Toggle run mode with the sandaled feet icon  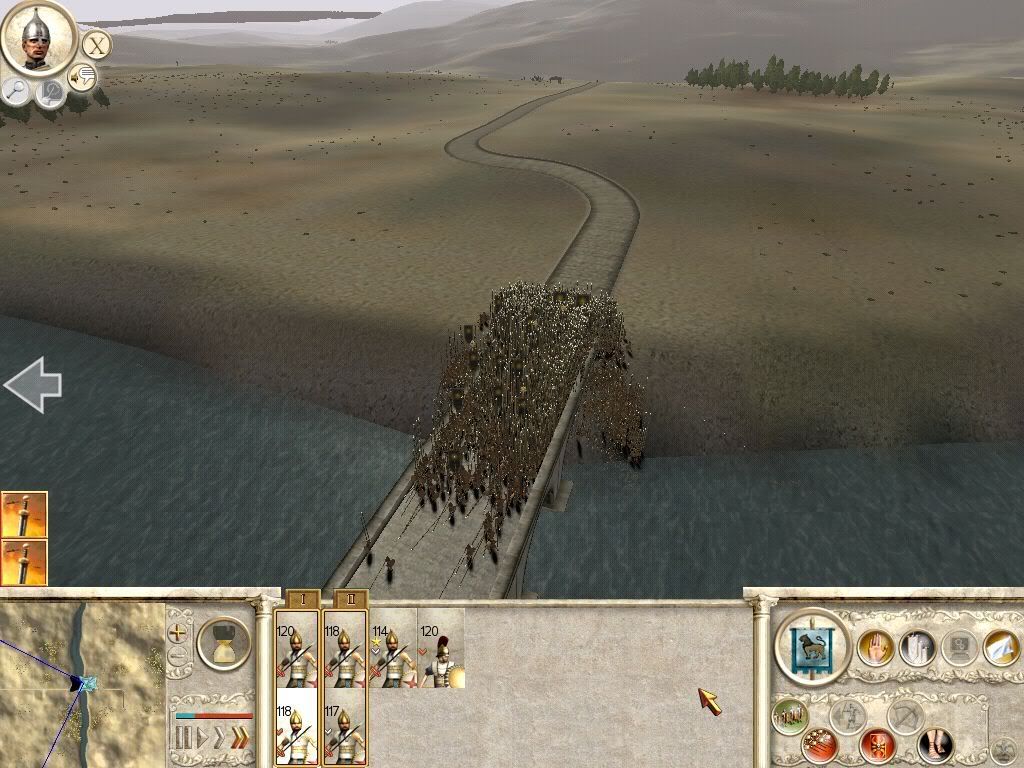(937, 746)
